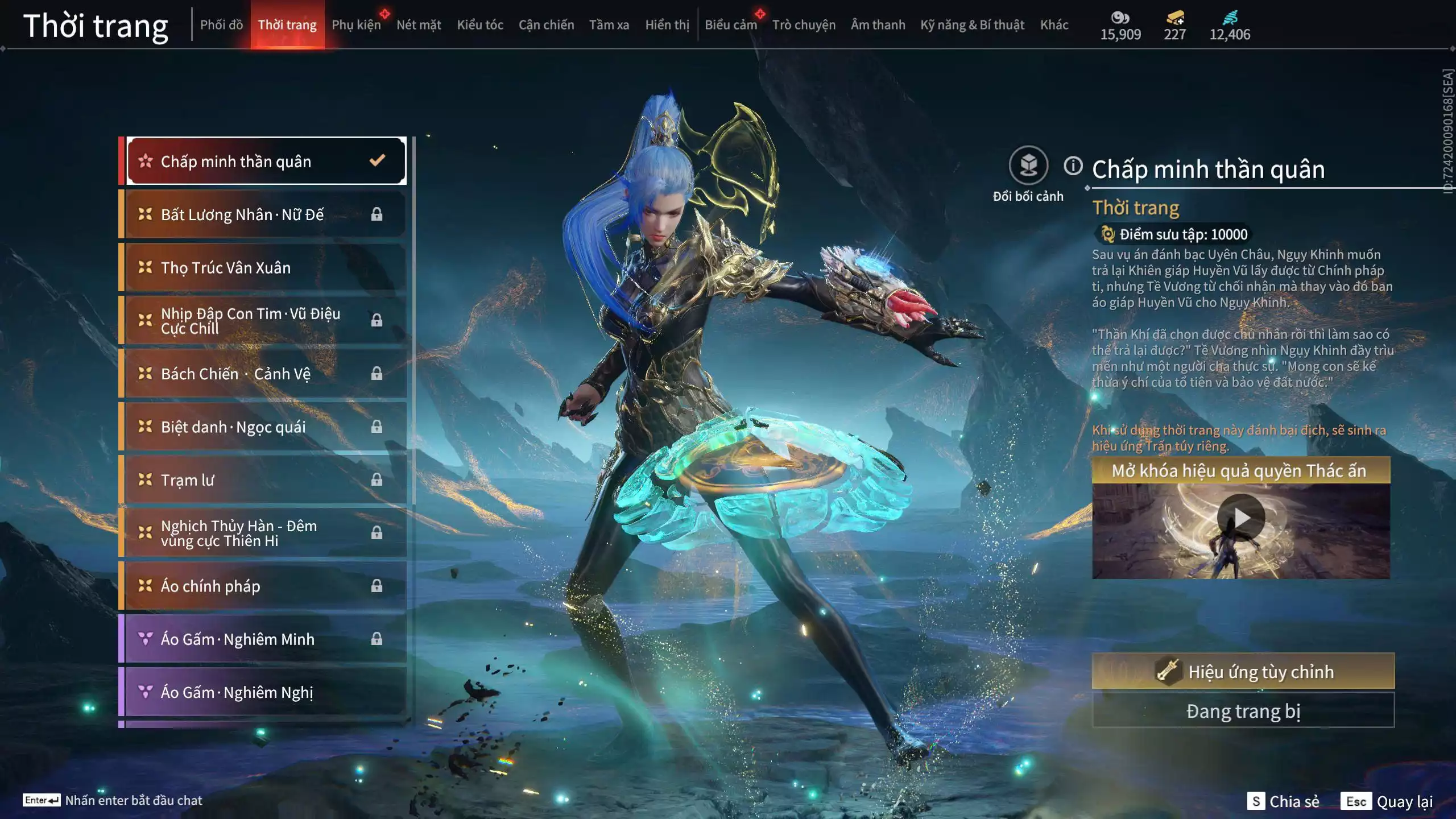Switch to the Phối đồ tab
This screenshot has height=819, width=1456.
[221, 25]
